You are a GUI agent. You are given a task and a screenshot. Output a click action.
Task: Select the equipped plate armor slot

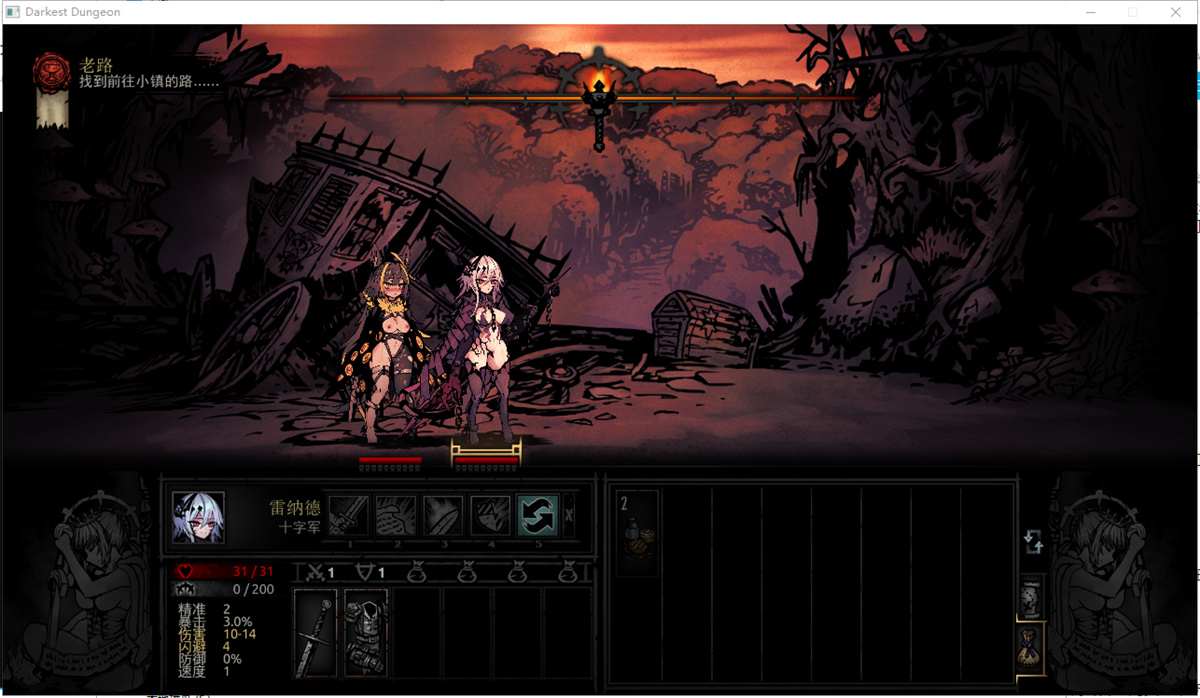365,633
